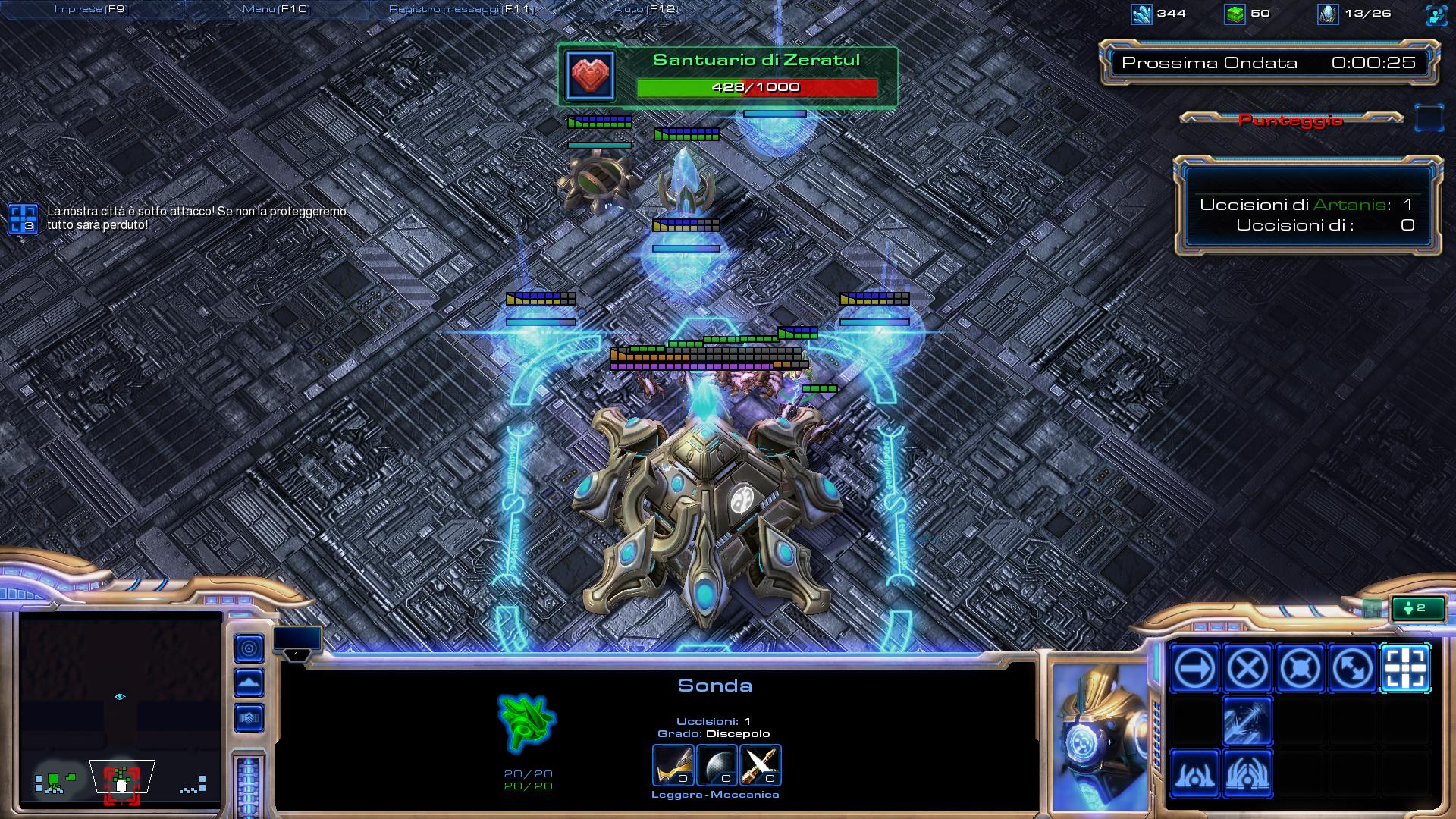Open the basic structures build menu
Viewport: 1456px width, 819px height.
point(1194,774)
